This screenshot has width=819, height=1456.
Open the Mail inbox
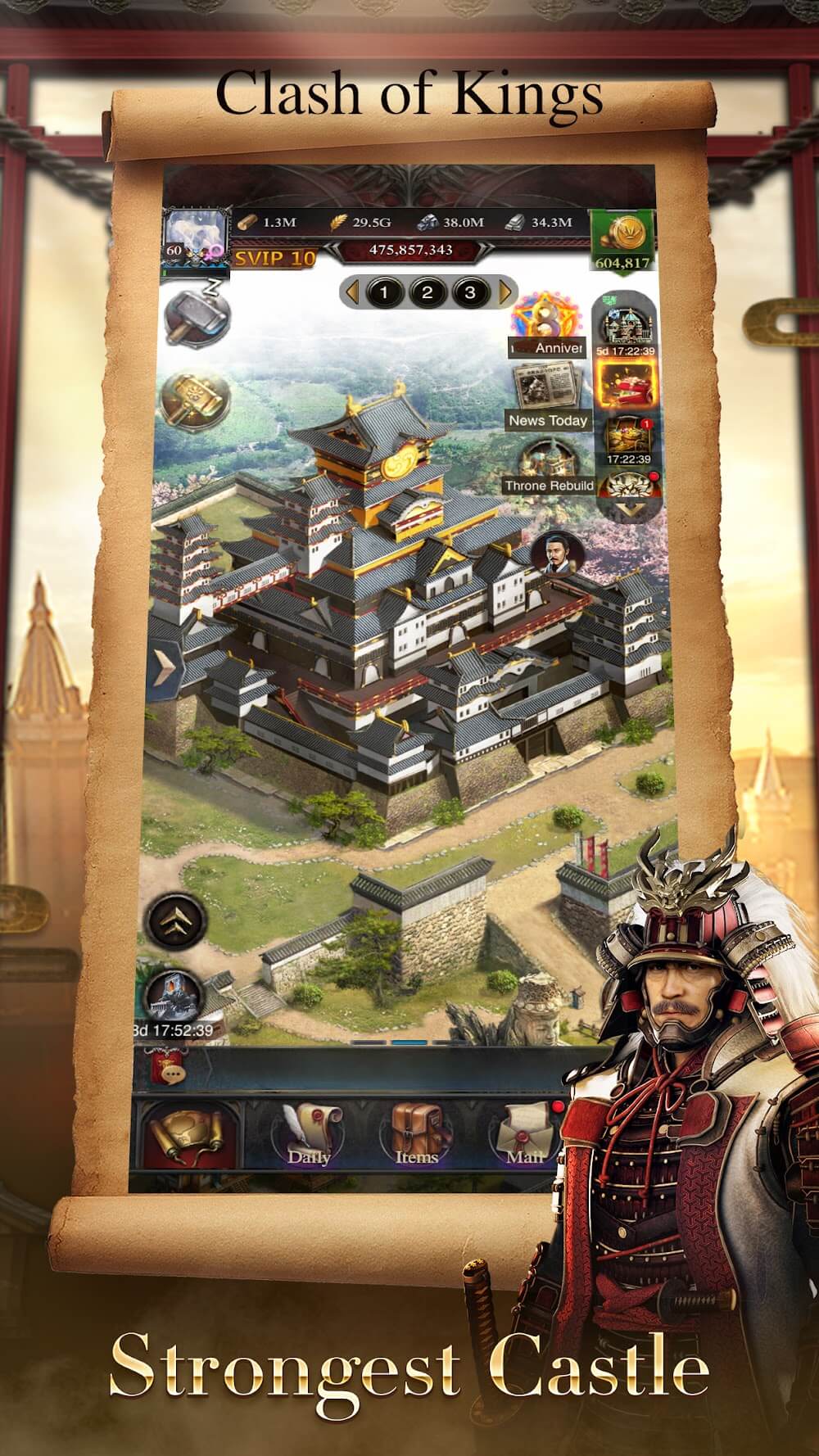(526, 1134)
